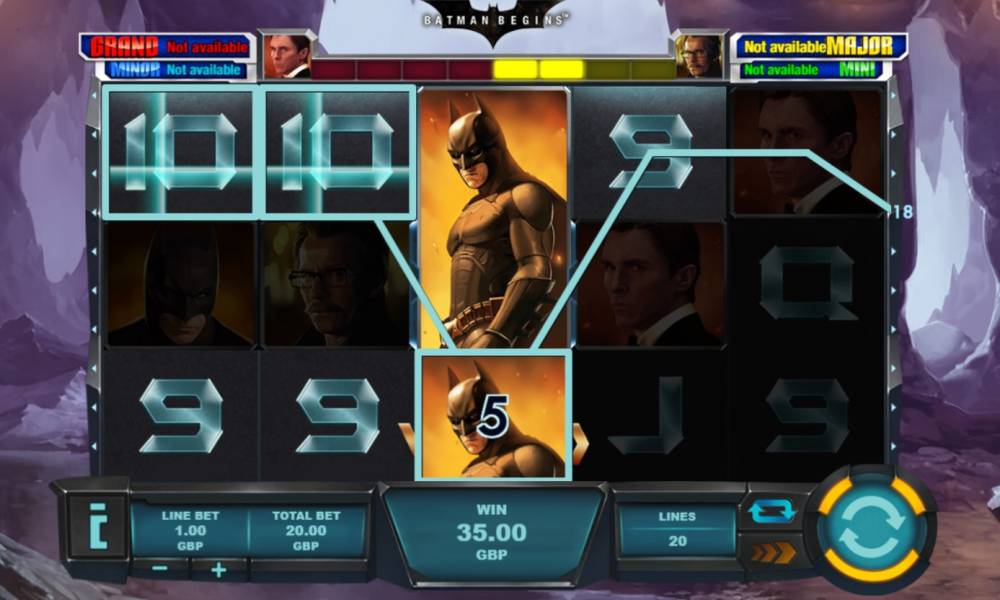Click the payline 18 marker
1000x600 pixels.
click(x=901, y=211)
